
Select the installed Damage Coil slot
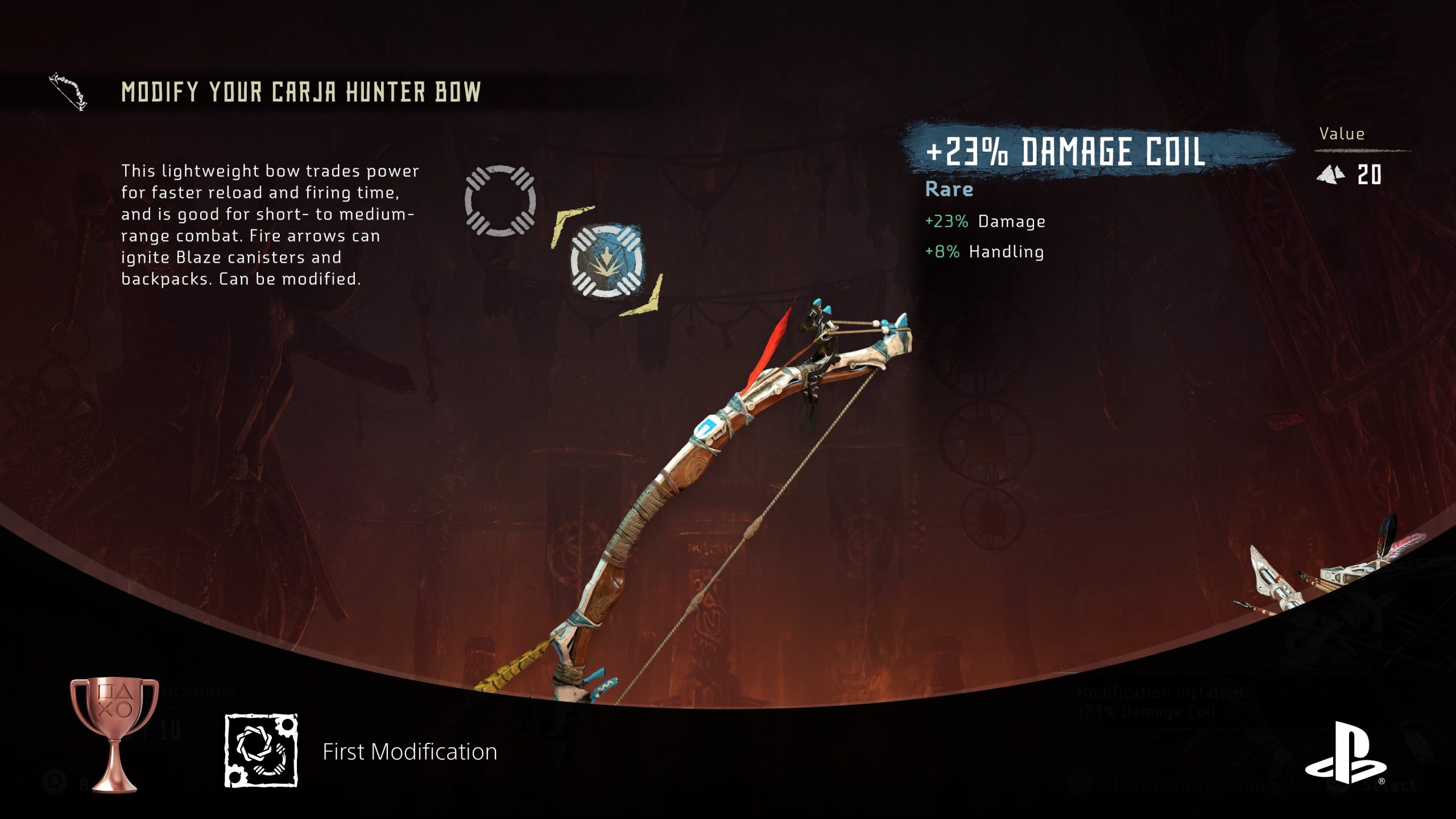coord(607,262)
